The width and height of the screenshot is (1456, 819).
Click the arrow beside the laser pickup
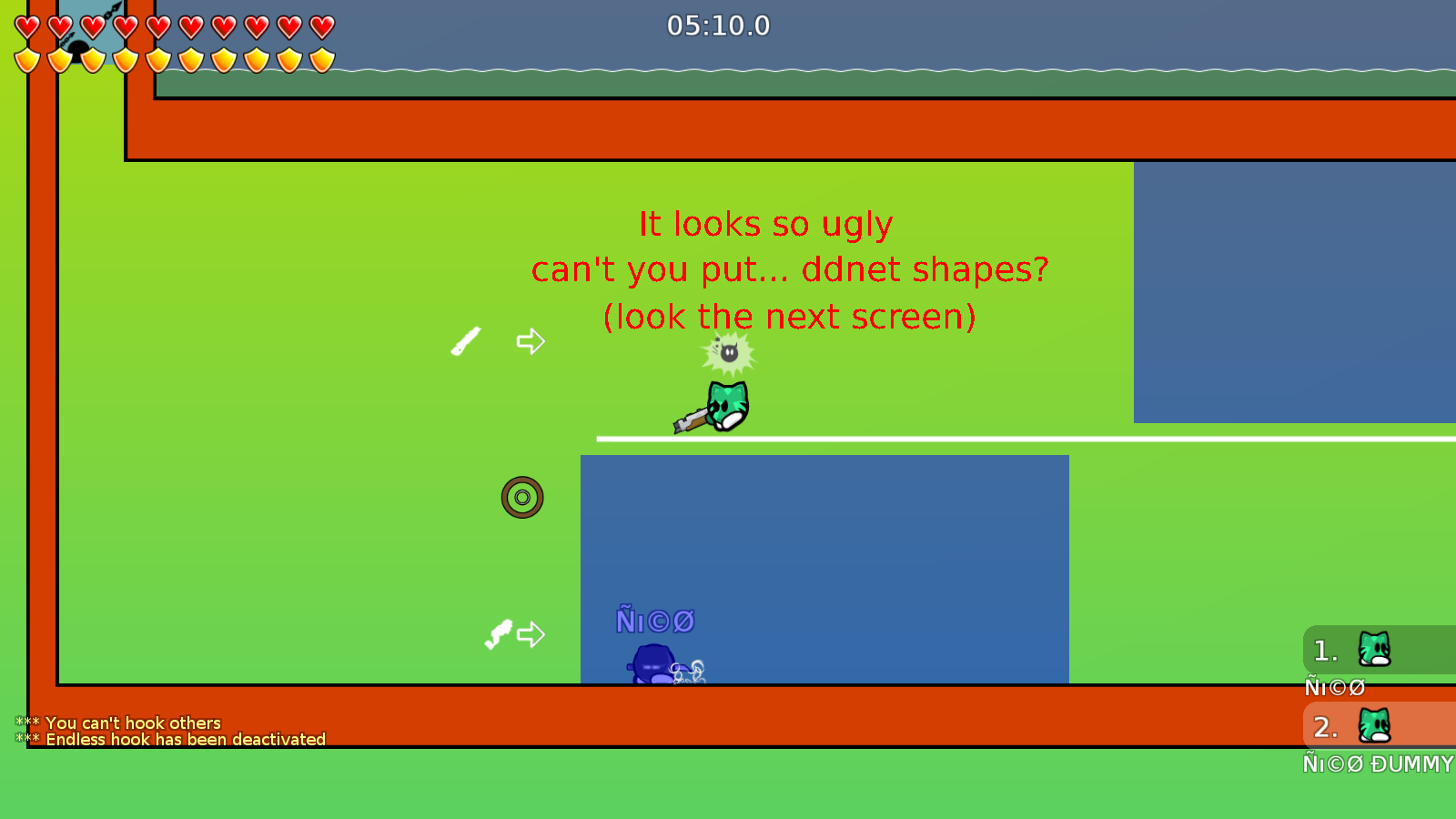529,342
